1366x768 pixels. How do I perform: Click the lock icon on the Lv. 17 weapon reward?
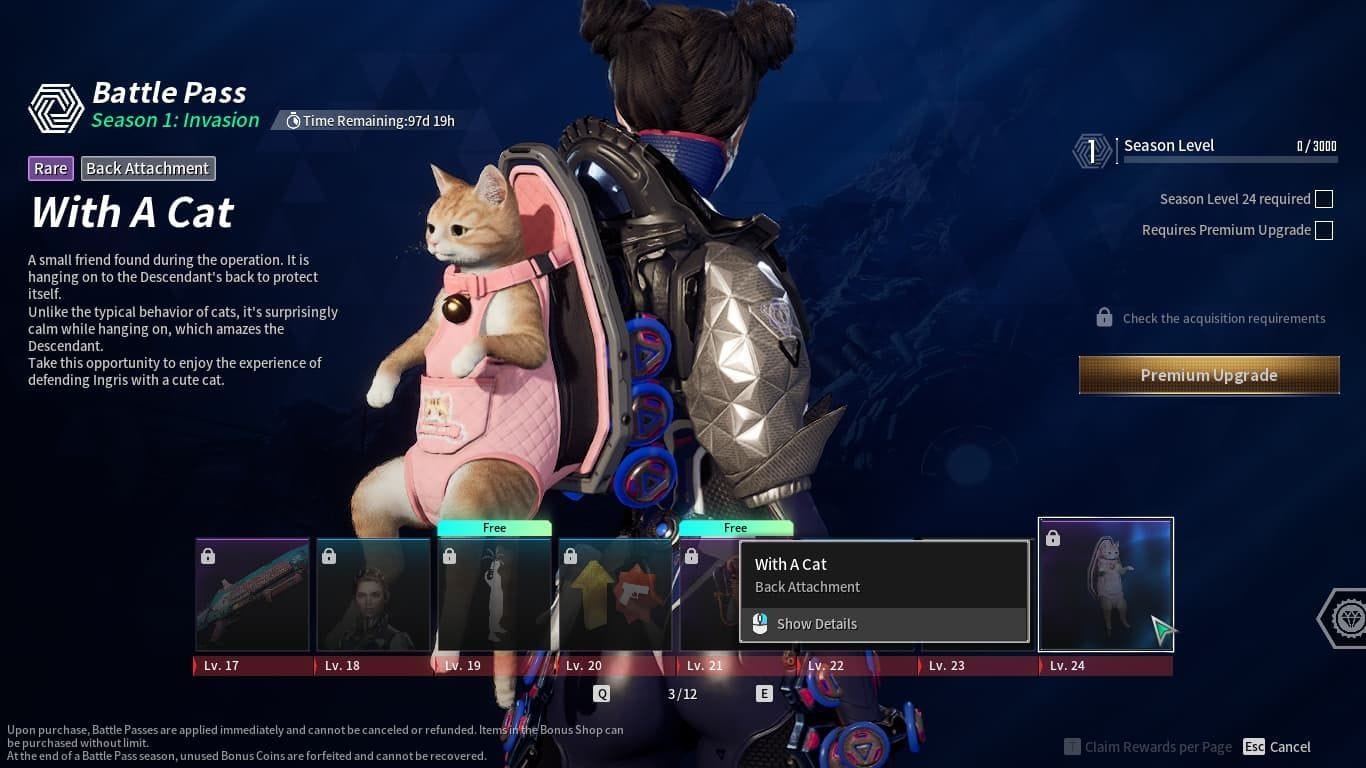point(208,555)
